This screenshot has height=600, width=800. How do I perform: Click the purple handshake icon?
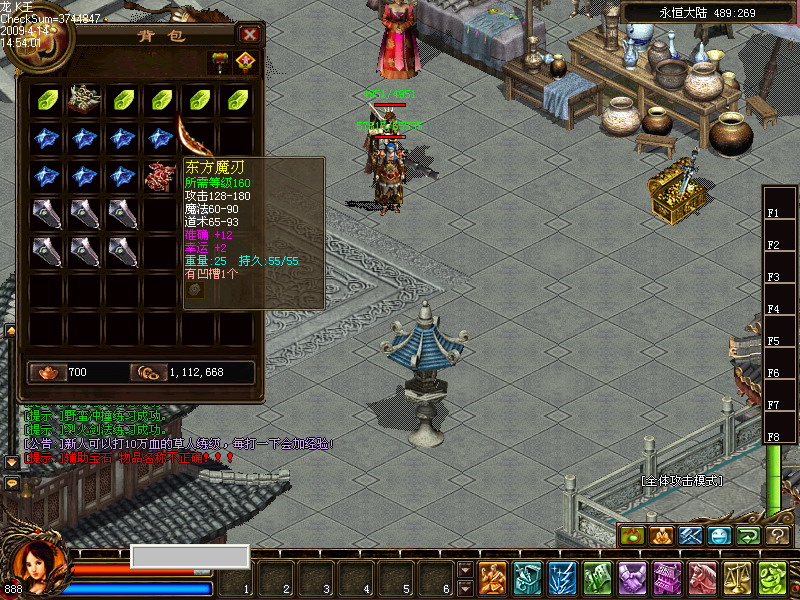pyautogui.click(x=632, y=578)
